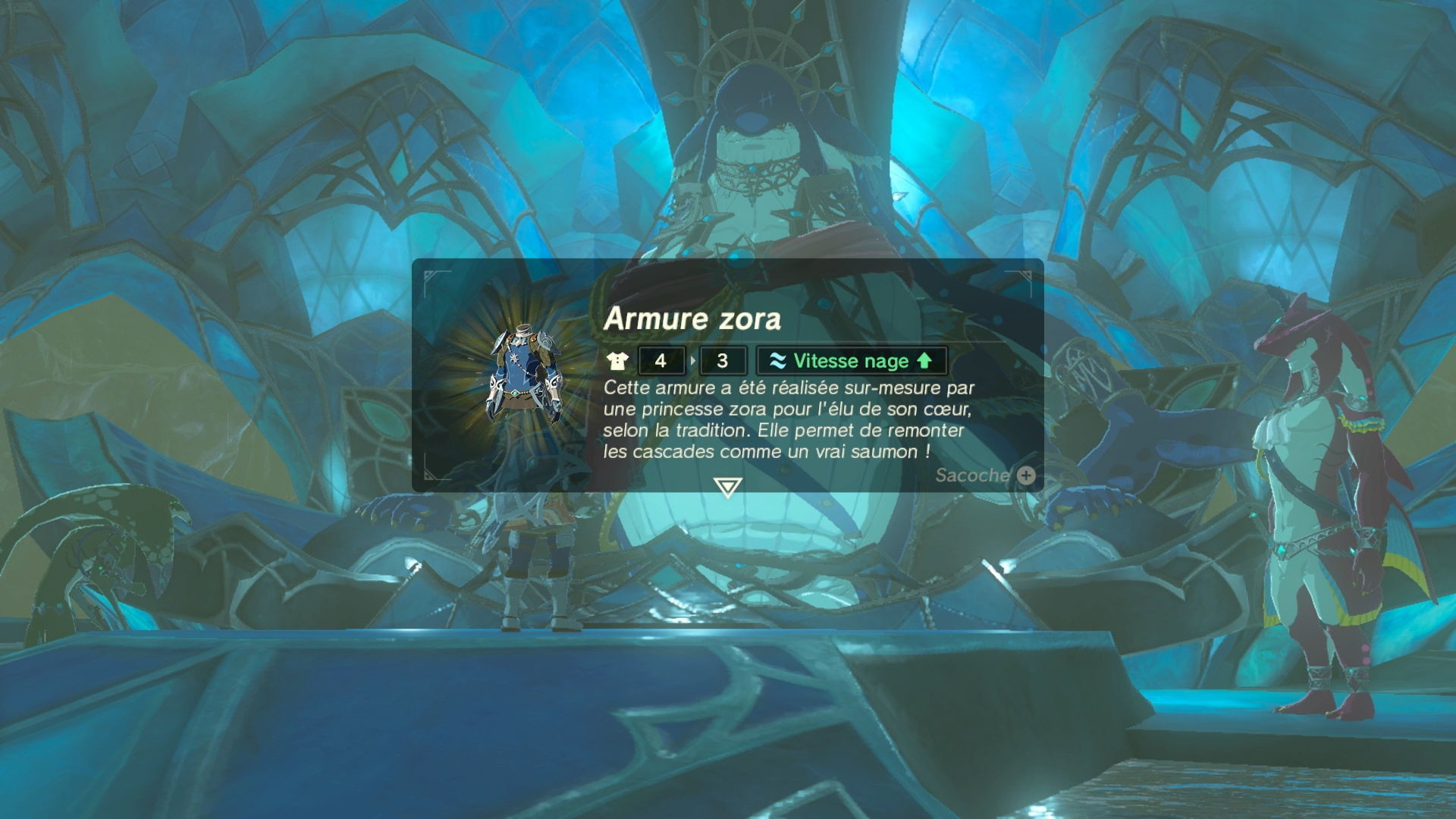Click the armor stat transition indicator bar
This screenshot has height=819, width=1456.
[x=692, y=361]
